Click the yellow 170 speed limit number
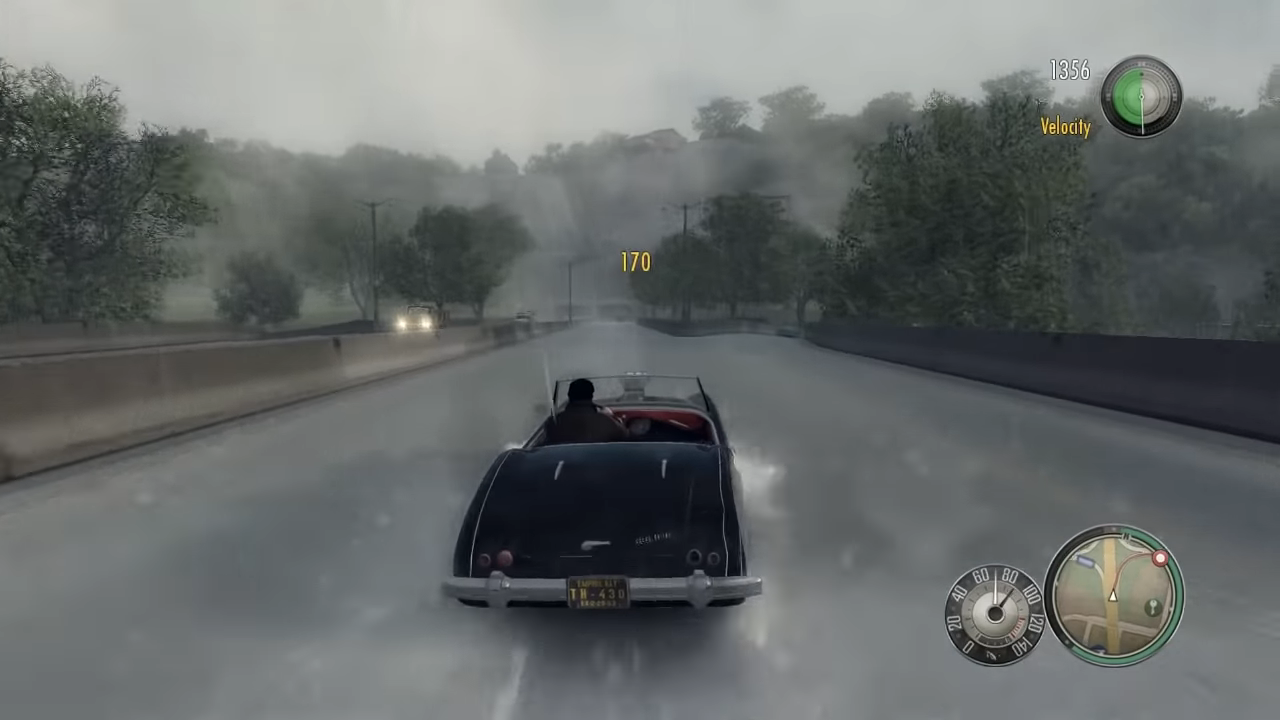The height and width of the screenshot is (720, 1280). pos(636,262)
